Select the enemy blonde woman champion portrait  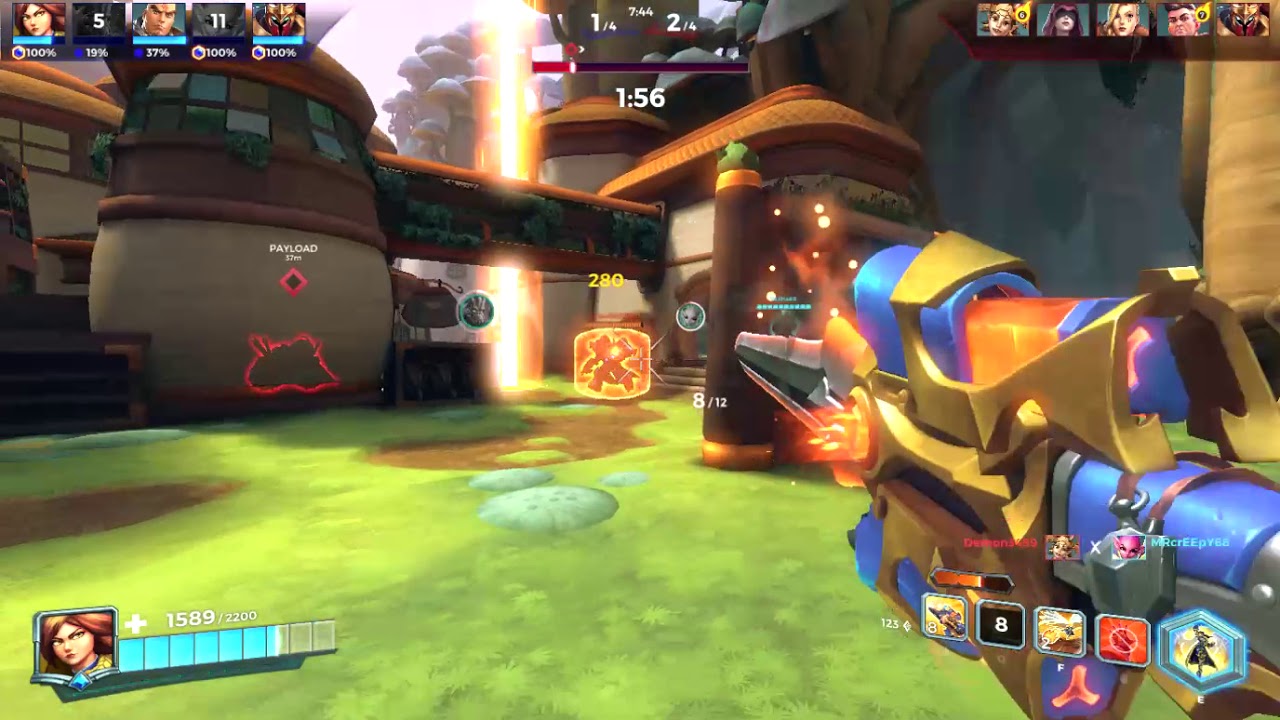1122,19
